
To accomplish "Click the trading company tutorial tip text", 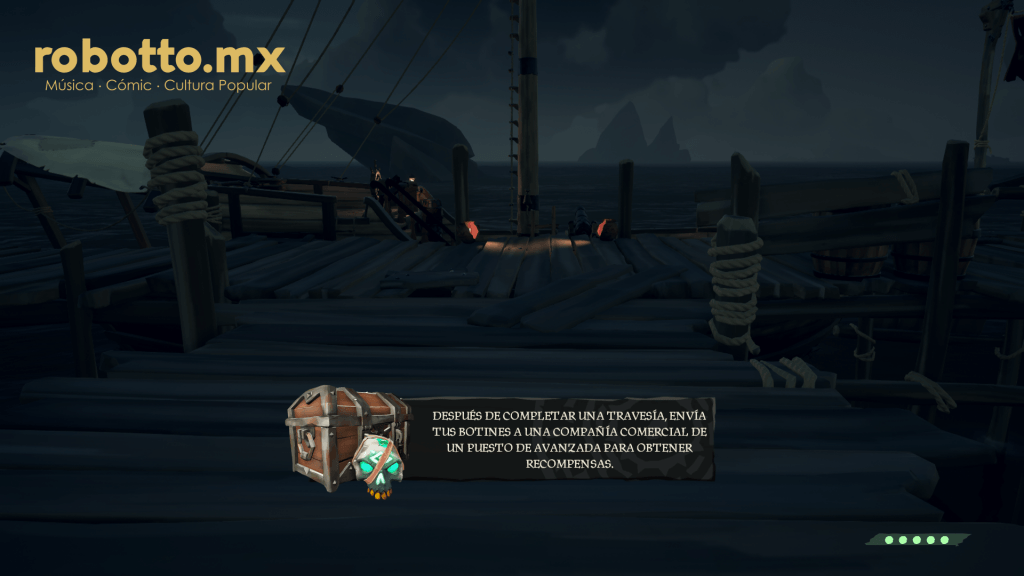I will click(x=568, y=440).
